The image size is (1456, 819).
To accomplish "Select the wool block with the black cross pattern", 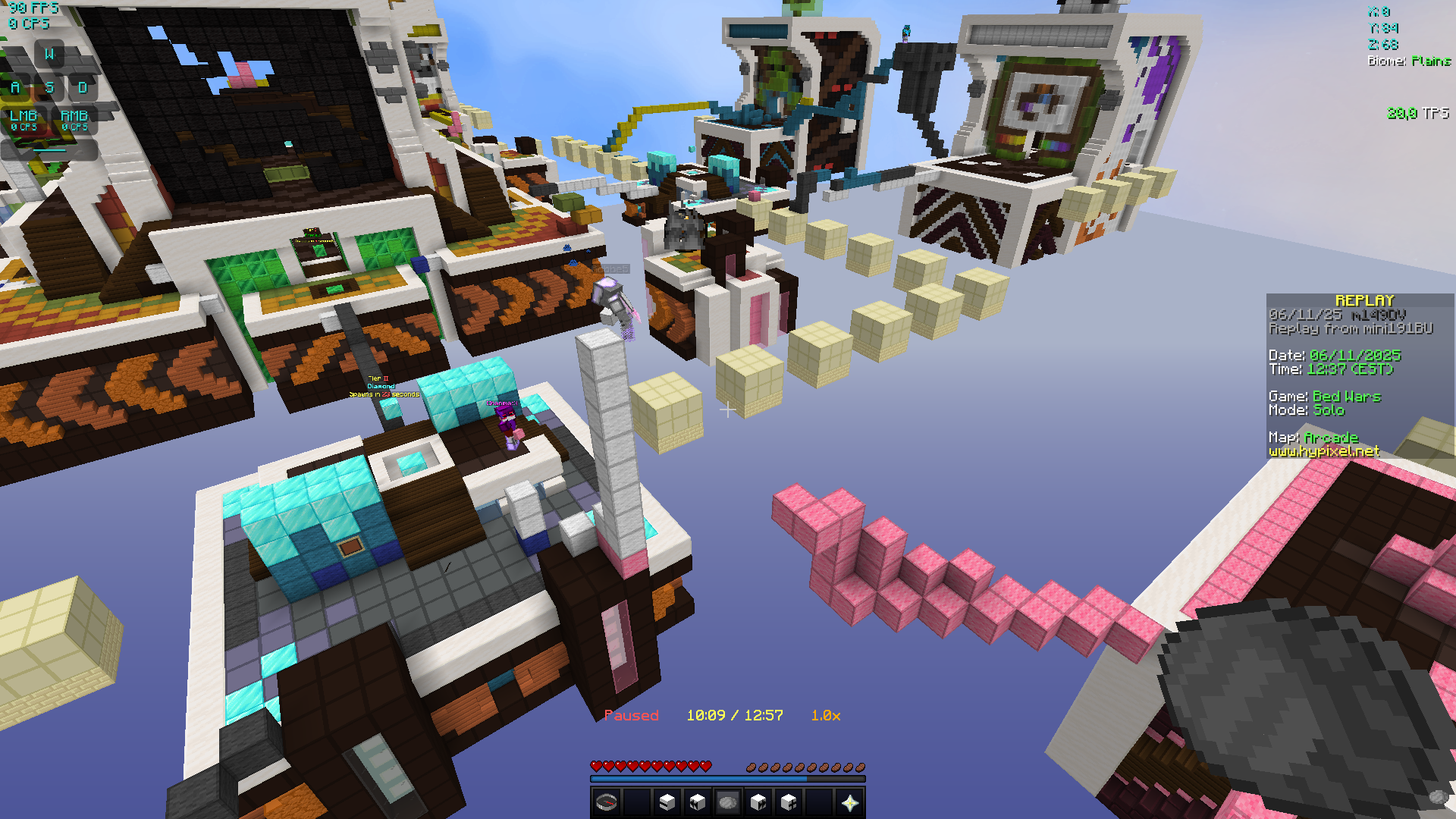I will pos(789,802).
